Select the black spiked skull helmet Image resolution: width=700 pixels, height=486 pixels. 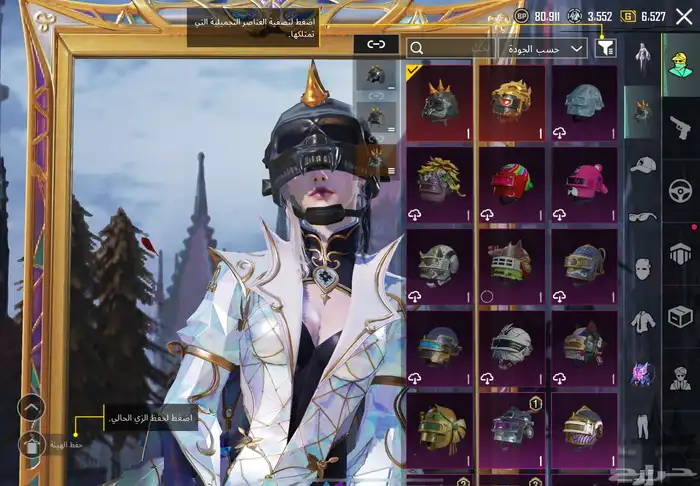point(440,103)
